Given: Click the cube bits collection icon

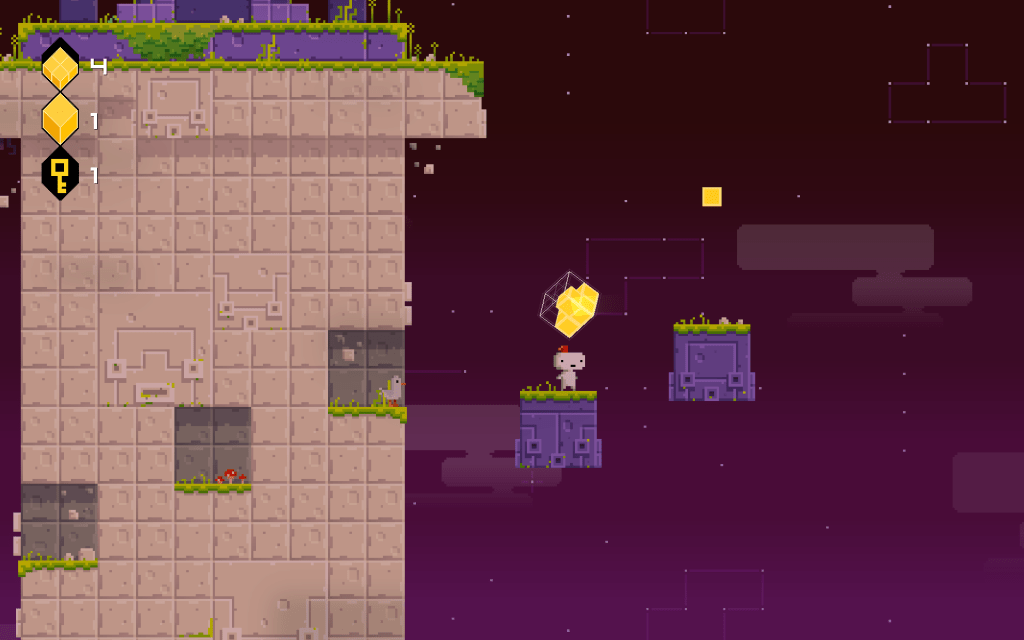Looking at the screenshot, I should [x=60, y=67].
